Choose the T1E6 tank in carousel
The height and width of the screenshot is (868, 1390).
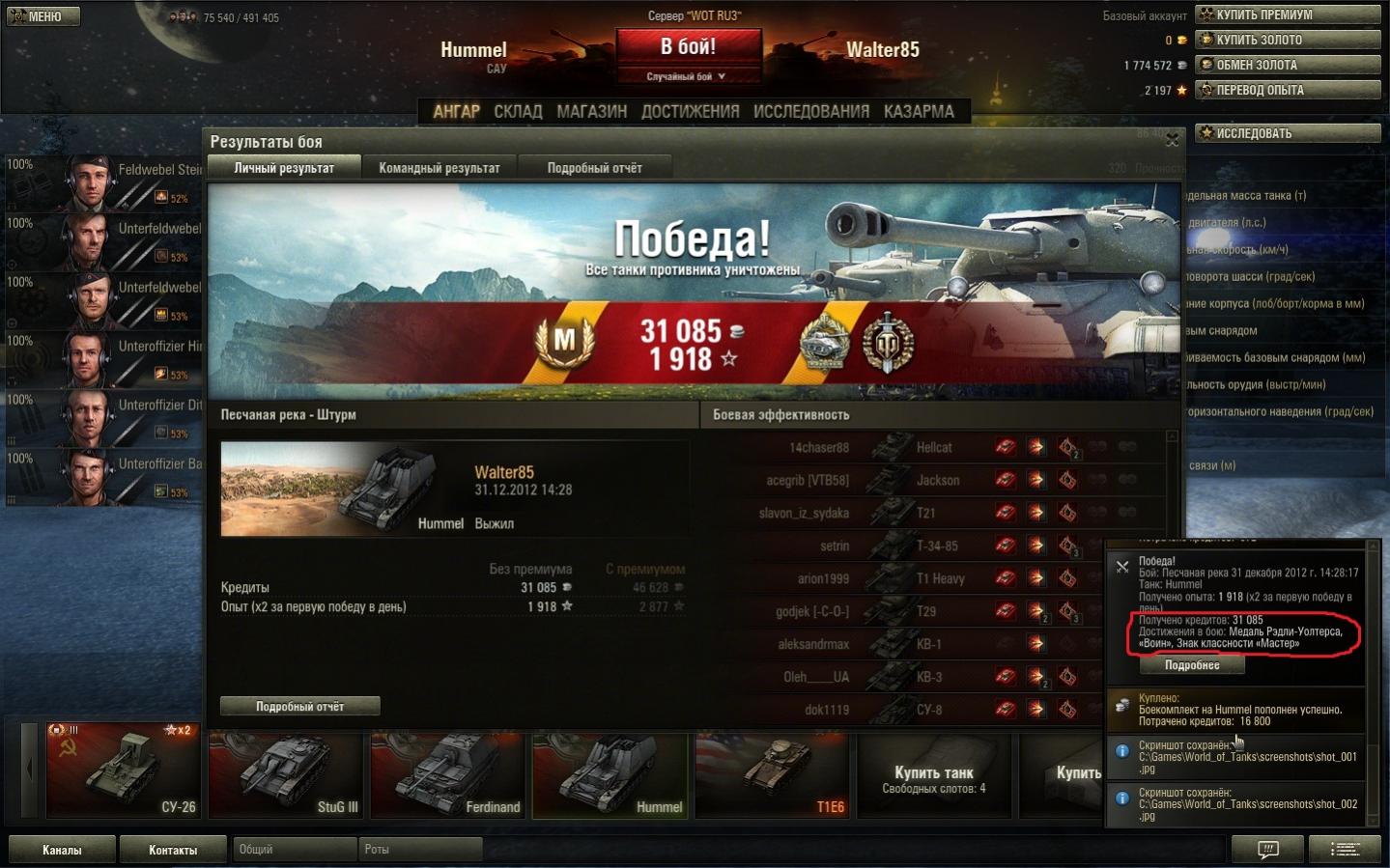tap(772, 772)
